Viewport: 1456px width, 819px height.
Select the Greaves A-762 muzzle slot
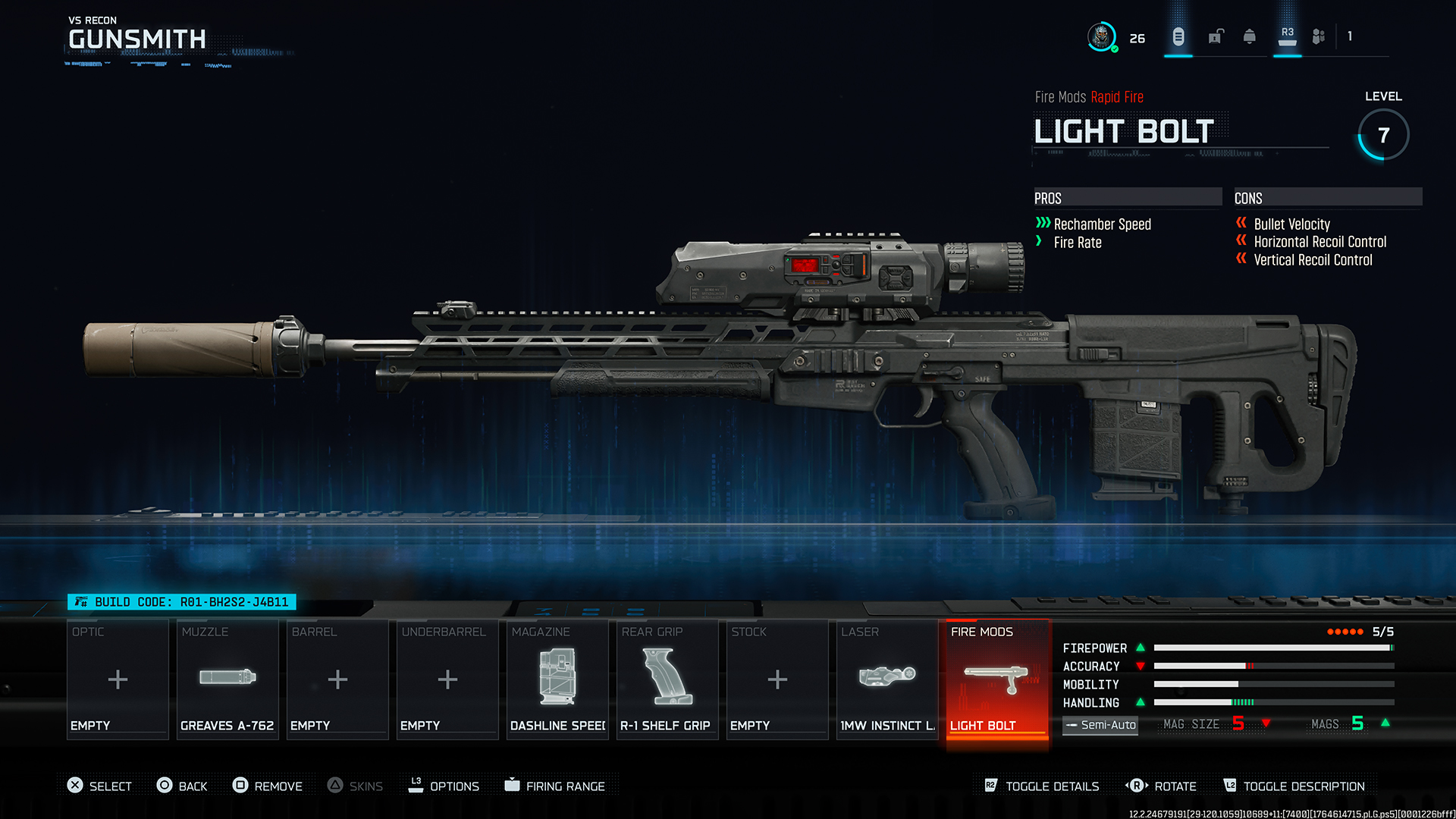coord(227,679)
